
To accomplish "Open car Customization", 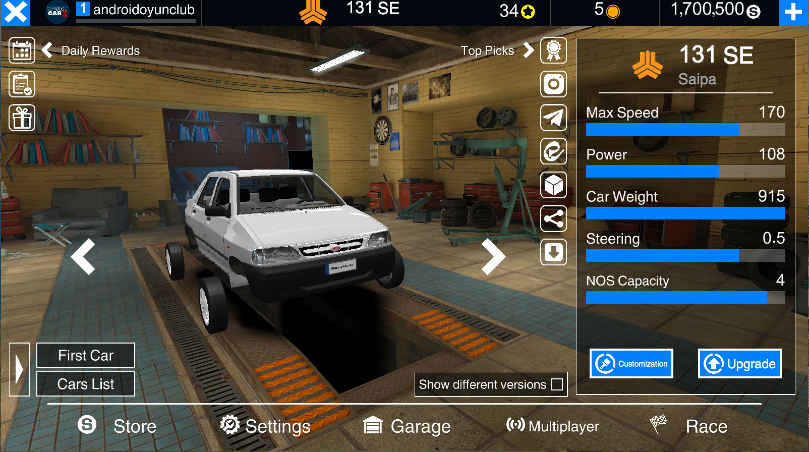I will pyautogui.click(x=631, y=364).
